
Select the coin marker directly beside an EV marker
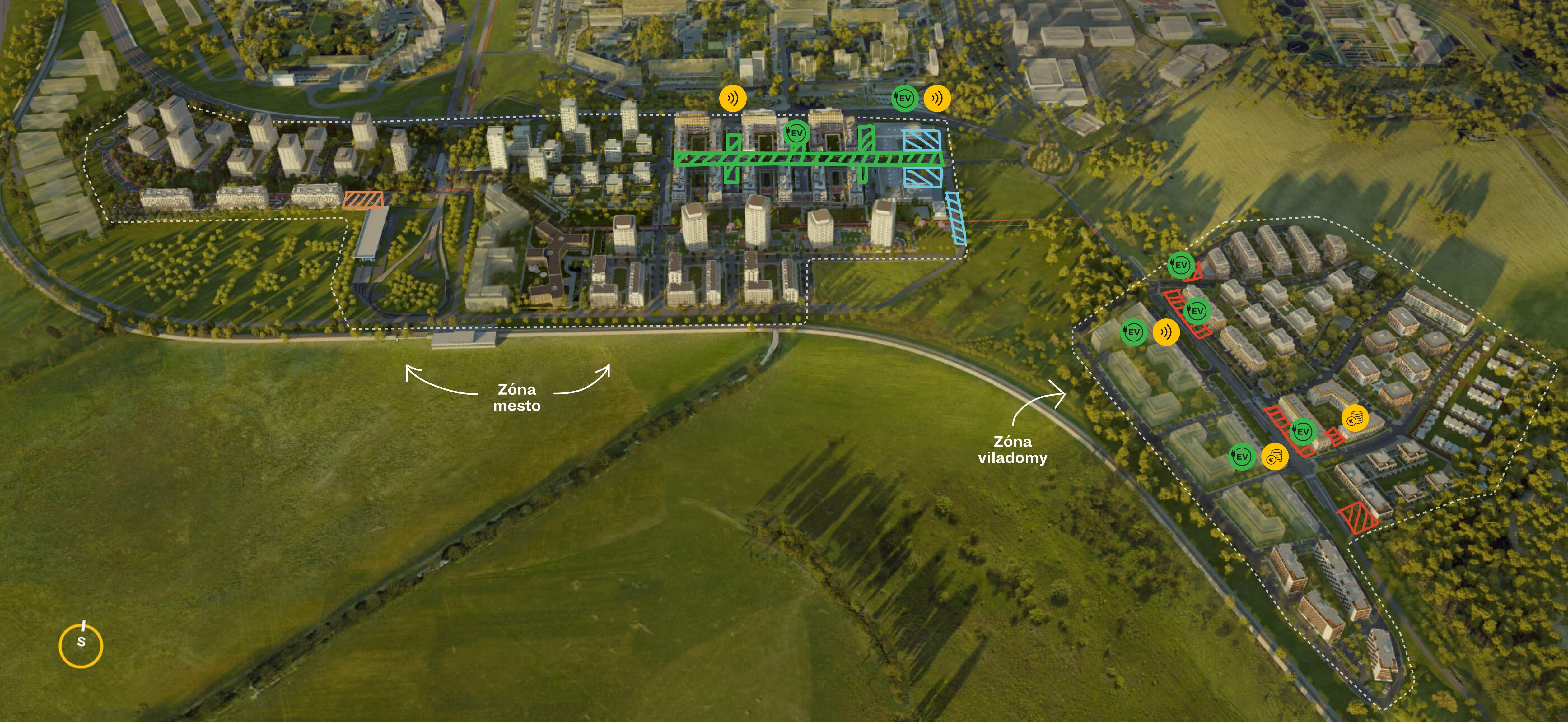[x=1274, y=457]
